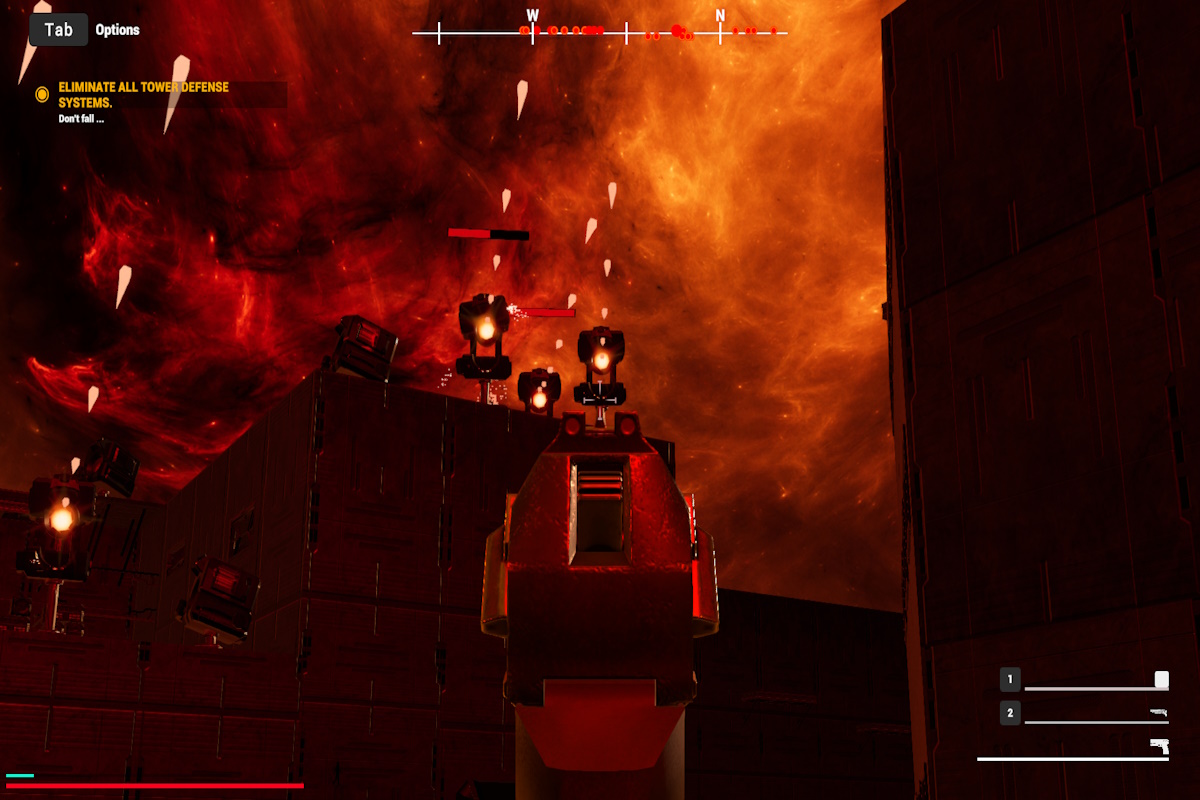Select the white square item in weapon slot 1

1161,680
